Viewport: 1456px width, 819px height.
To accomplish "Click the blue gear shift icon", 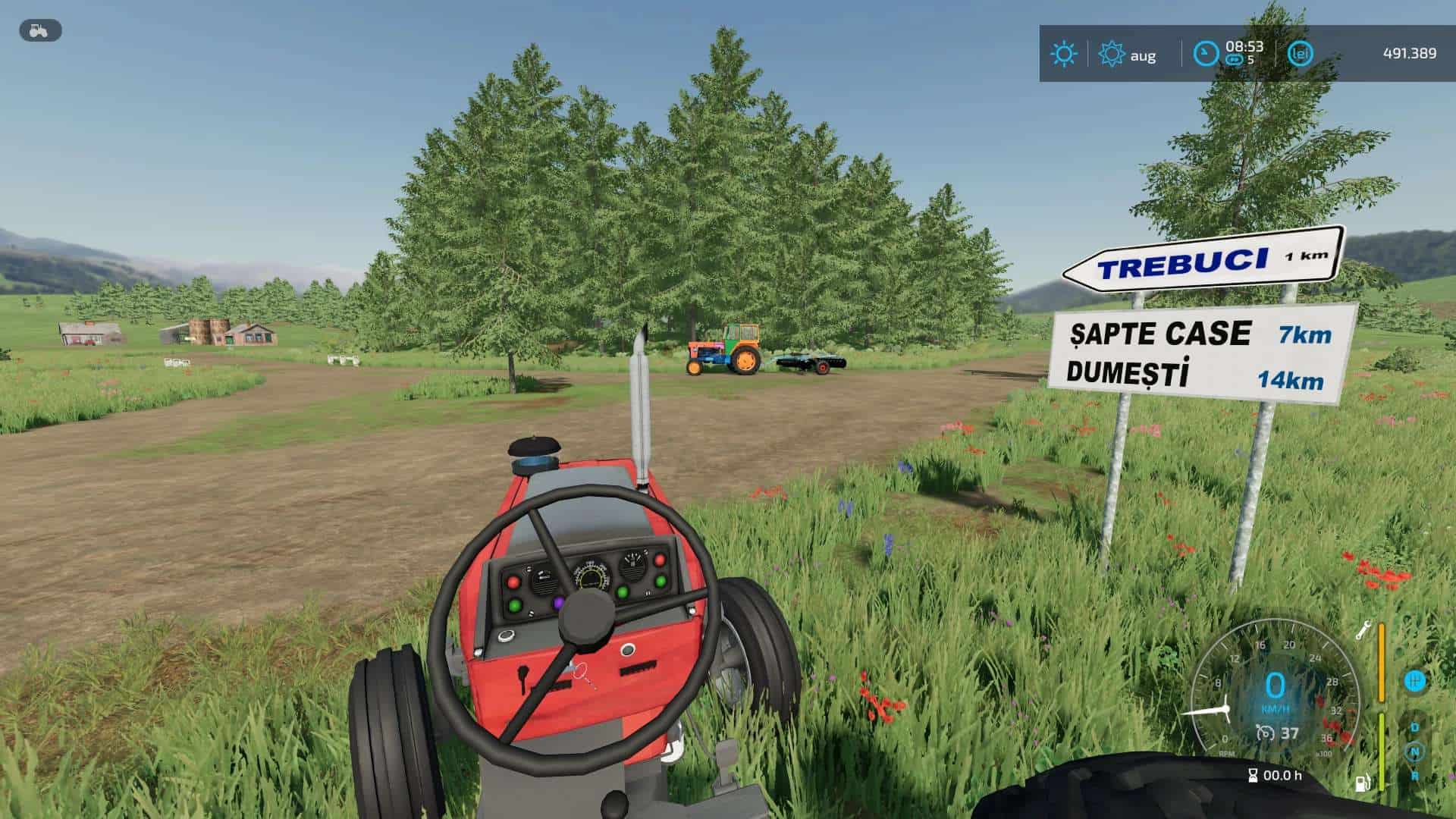I will tap(1414, 680).
